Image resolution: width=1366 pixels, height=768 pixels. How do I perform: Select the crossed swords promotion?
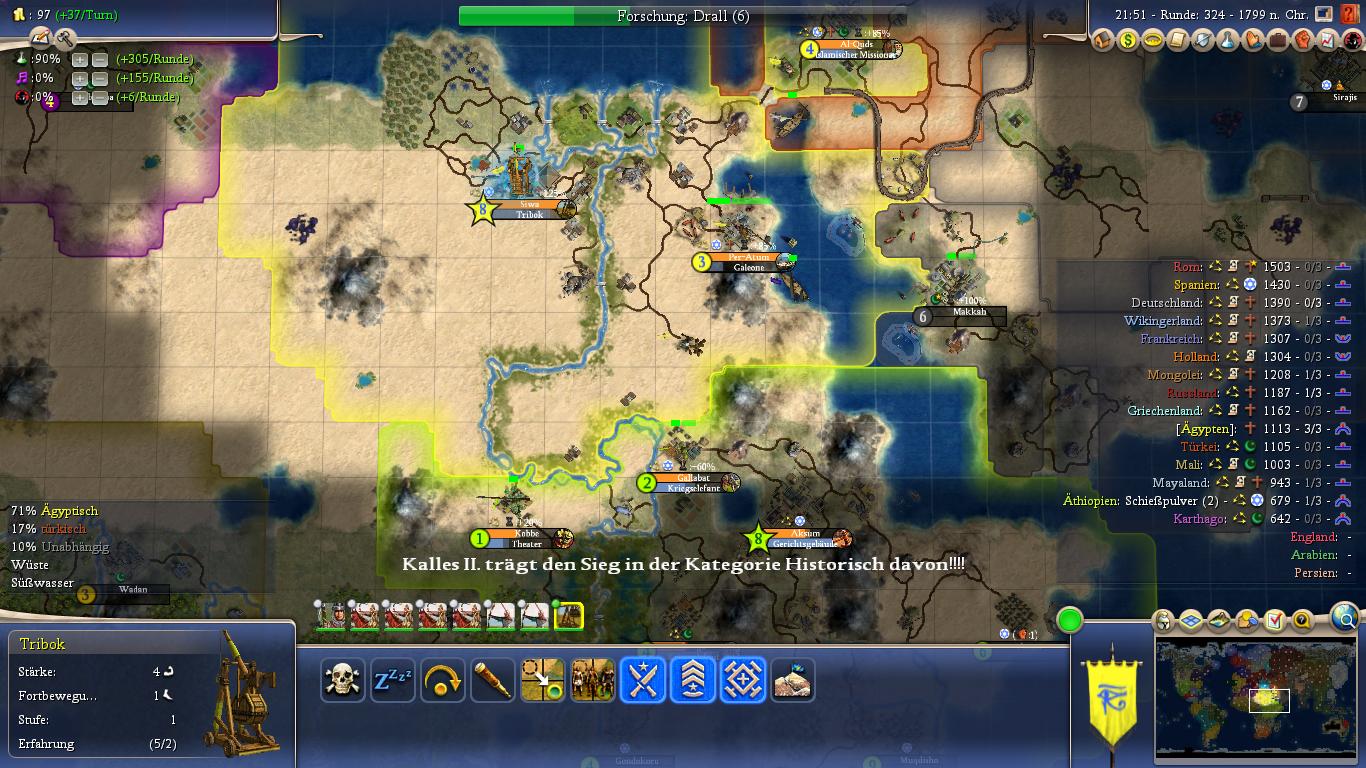click(x=643, y=680)
